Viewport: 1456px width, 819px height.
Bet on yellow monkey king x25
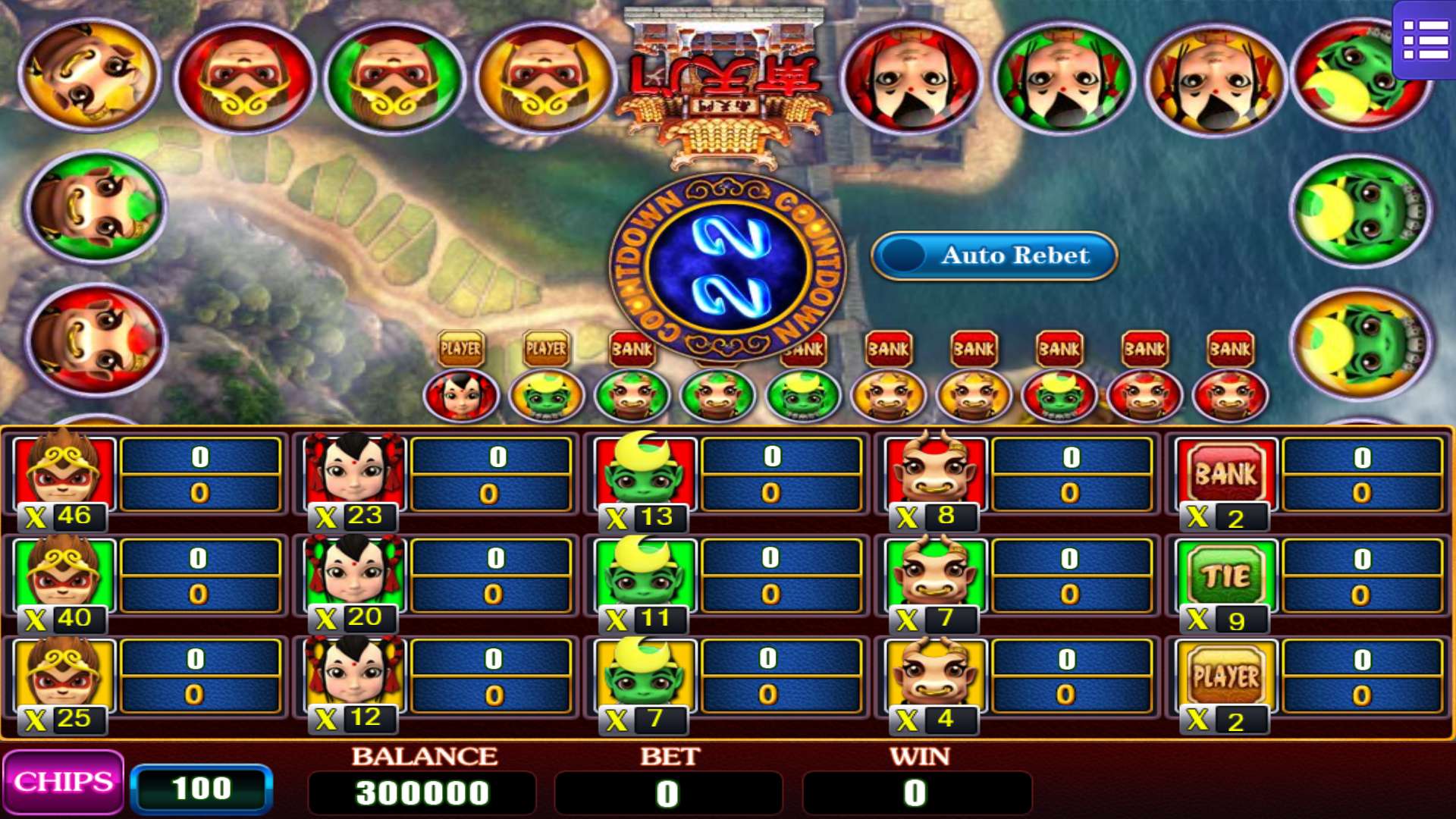tap(64, 676)
